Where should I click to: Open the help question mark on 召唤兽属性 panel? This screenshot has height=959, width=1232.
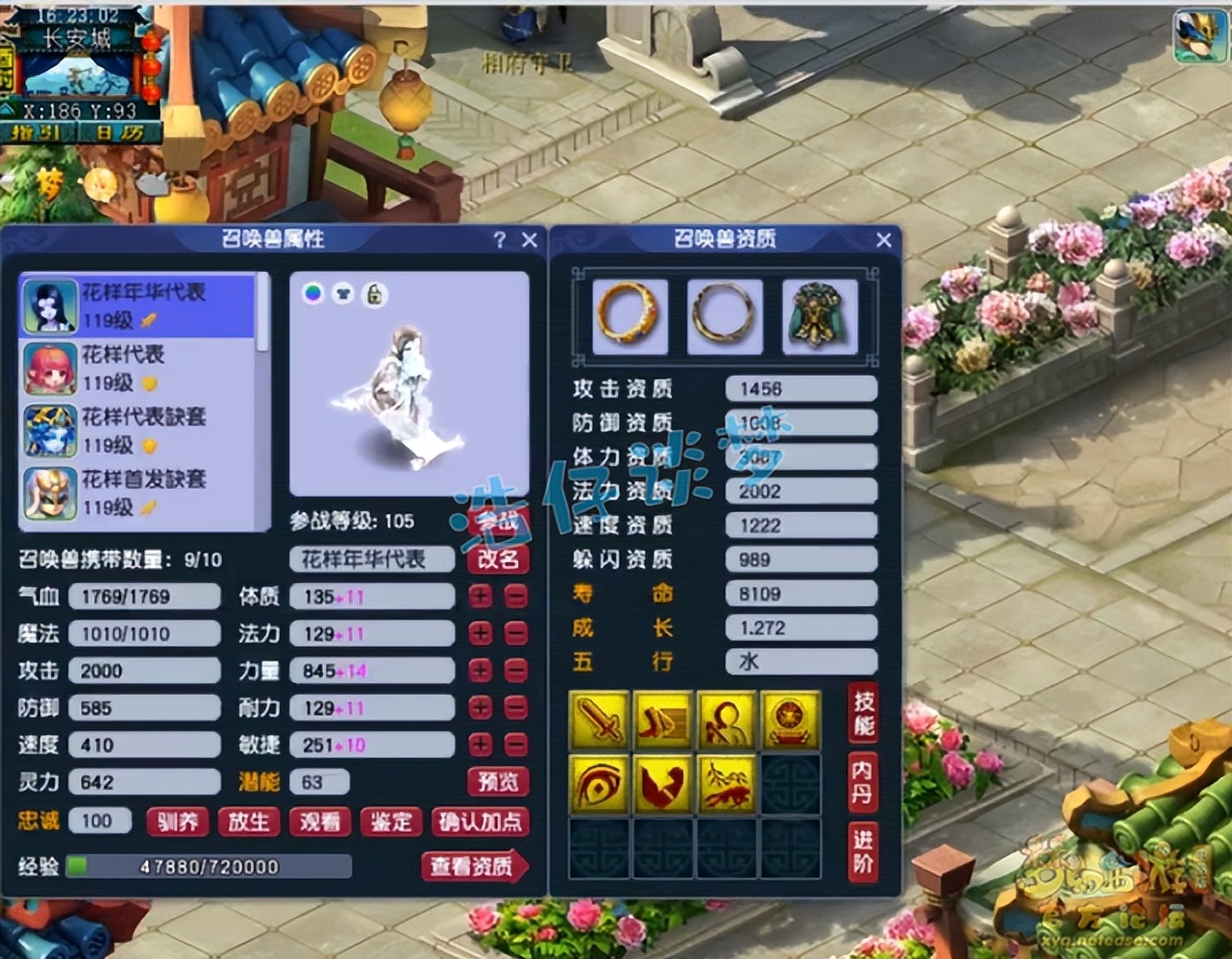tap(499, 239)
